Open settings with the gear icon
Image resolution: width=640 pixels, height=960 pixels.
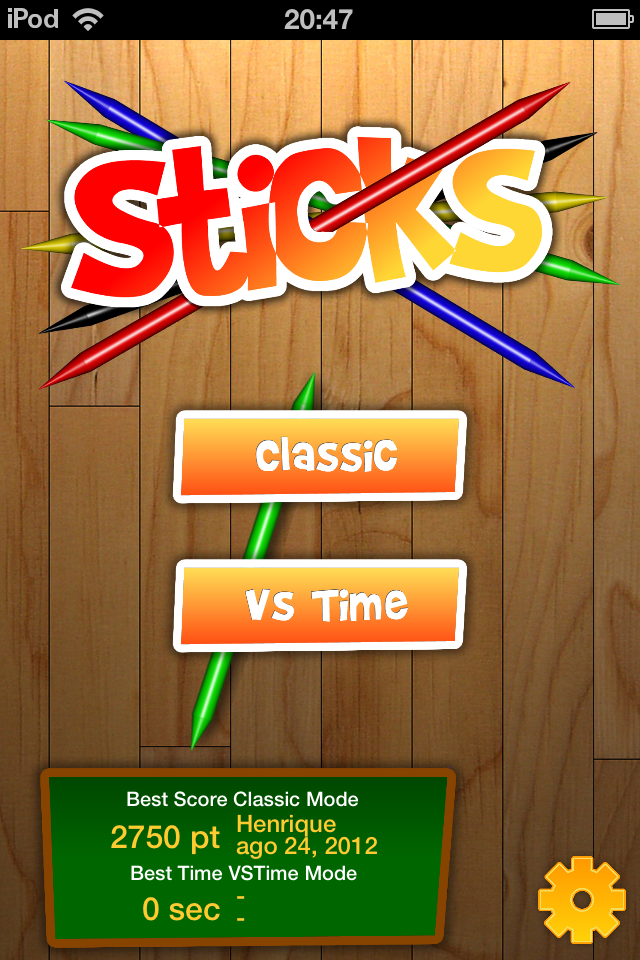581,900
